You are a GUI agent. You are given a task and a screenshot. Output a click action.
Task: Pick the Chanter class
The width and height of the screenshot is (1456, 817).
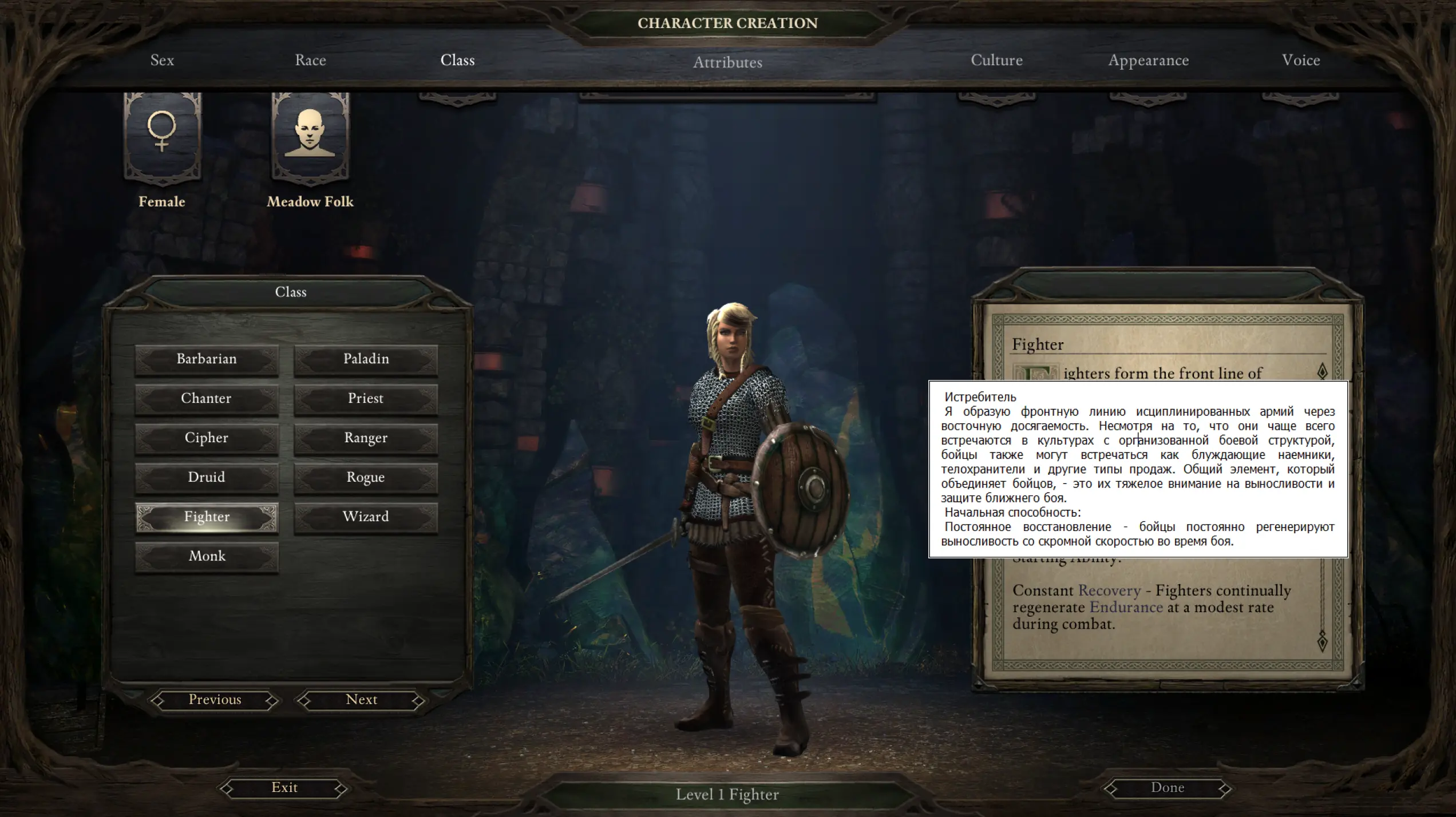point(207,399)
